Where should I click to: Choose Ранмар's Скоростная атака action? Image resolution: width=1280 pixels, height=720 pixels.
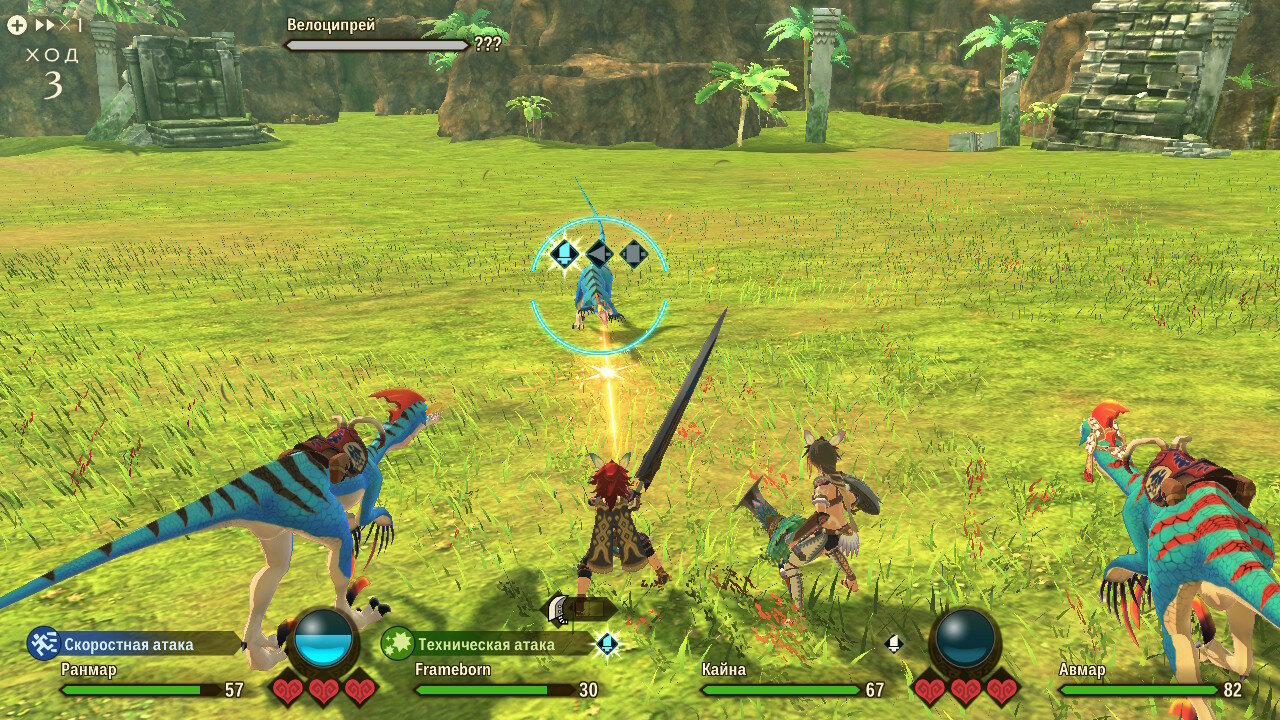[x=130, y=644]
